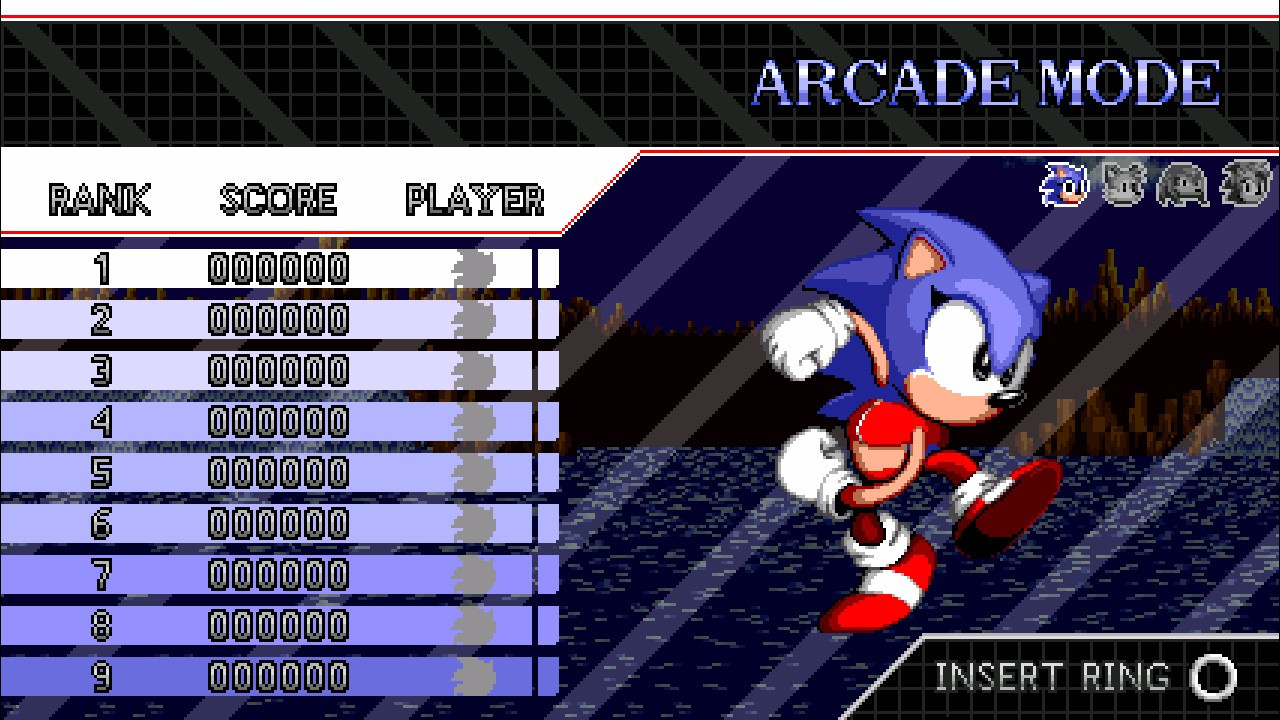Click the player head icon on rank 1
The width and height of the screenshot is (1280, 720).
473,266
